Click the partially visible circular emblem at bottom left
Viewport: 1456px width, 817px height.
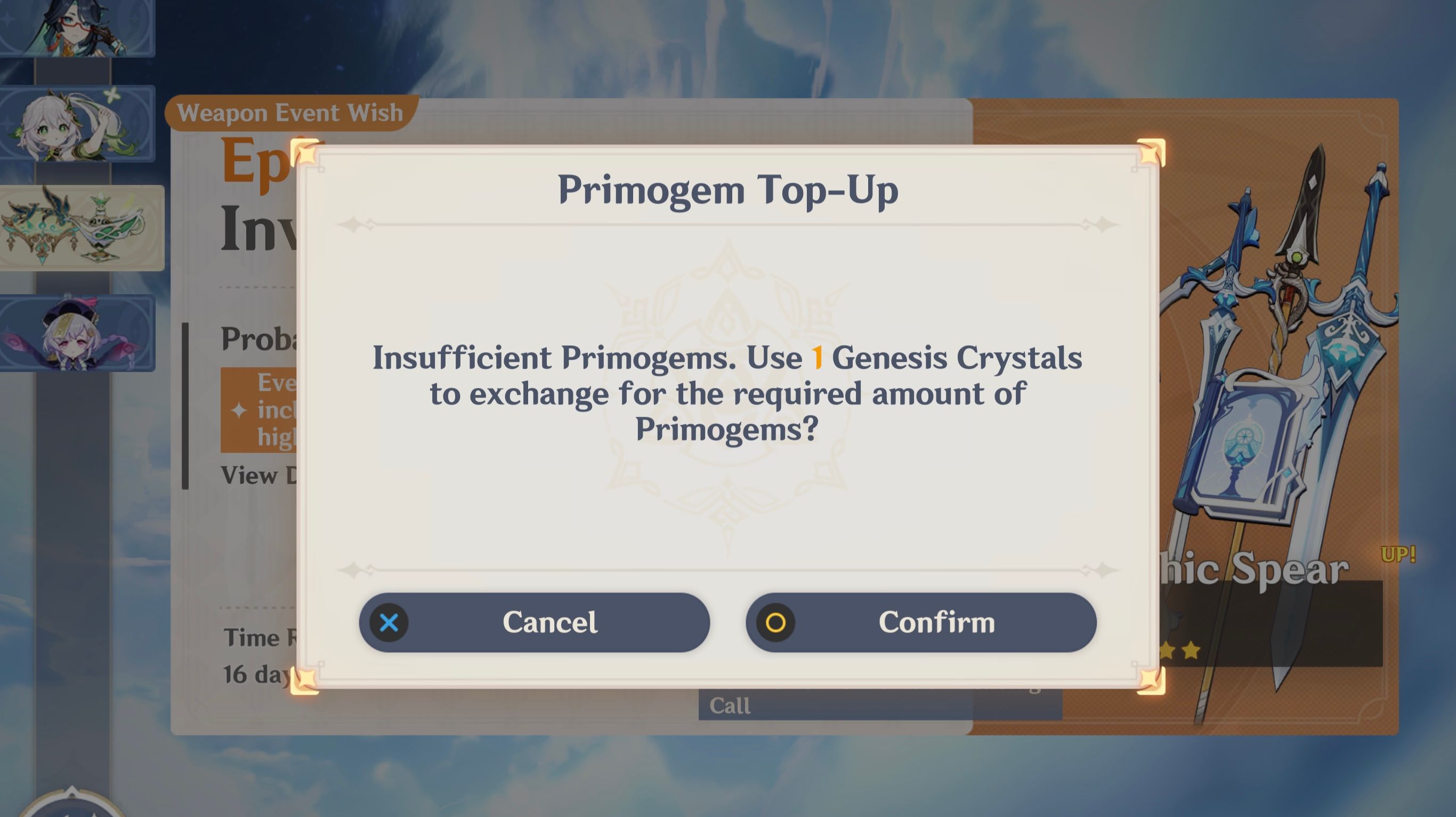tap(74, 803)
